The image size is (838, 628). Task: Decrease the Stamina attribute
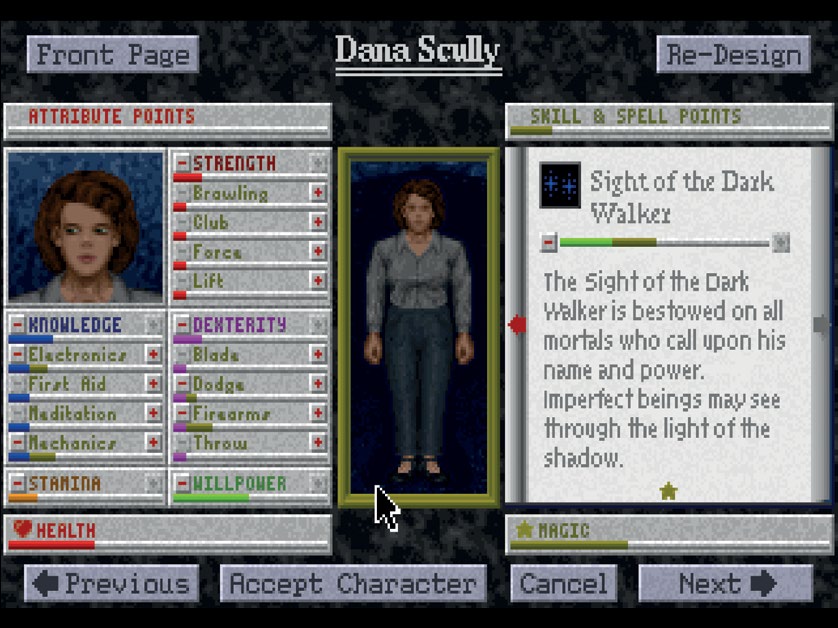coord(18,484)
